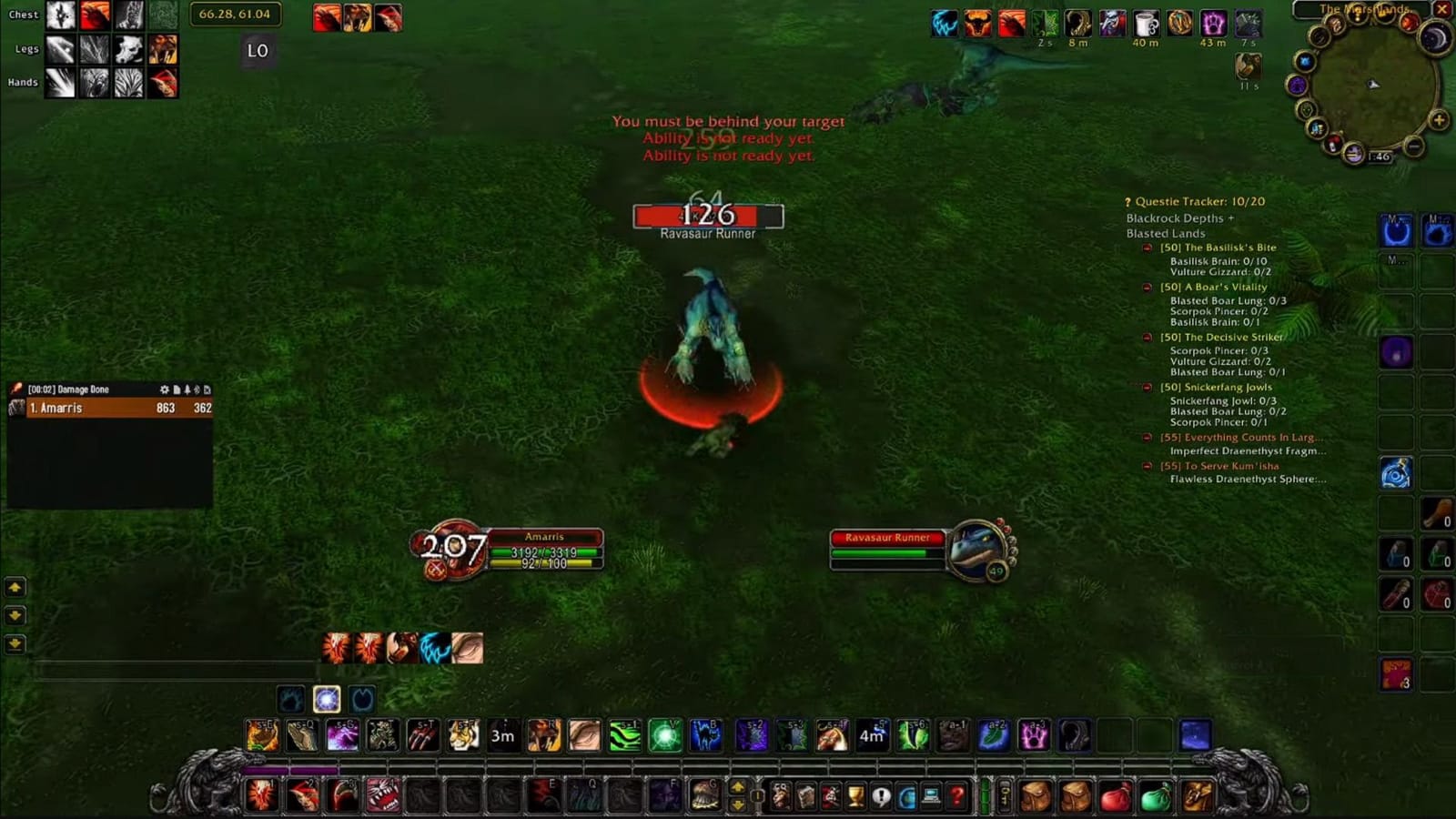The height and width of the screenshot is (819, 1456).
Task: Click the gear icon on the Damage Done meter
Action: pos(165,389)
